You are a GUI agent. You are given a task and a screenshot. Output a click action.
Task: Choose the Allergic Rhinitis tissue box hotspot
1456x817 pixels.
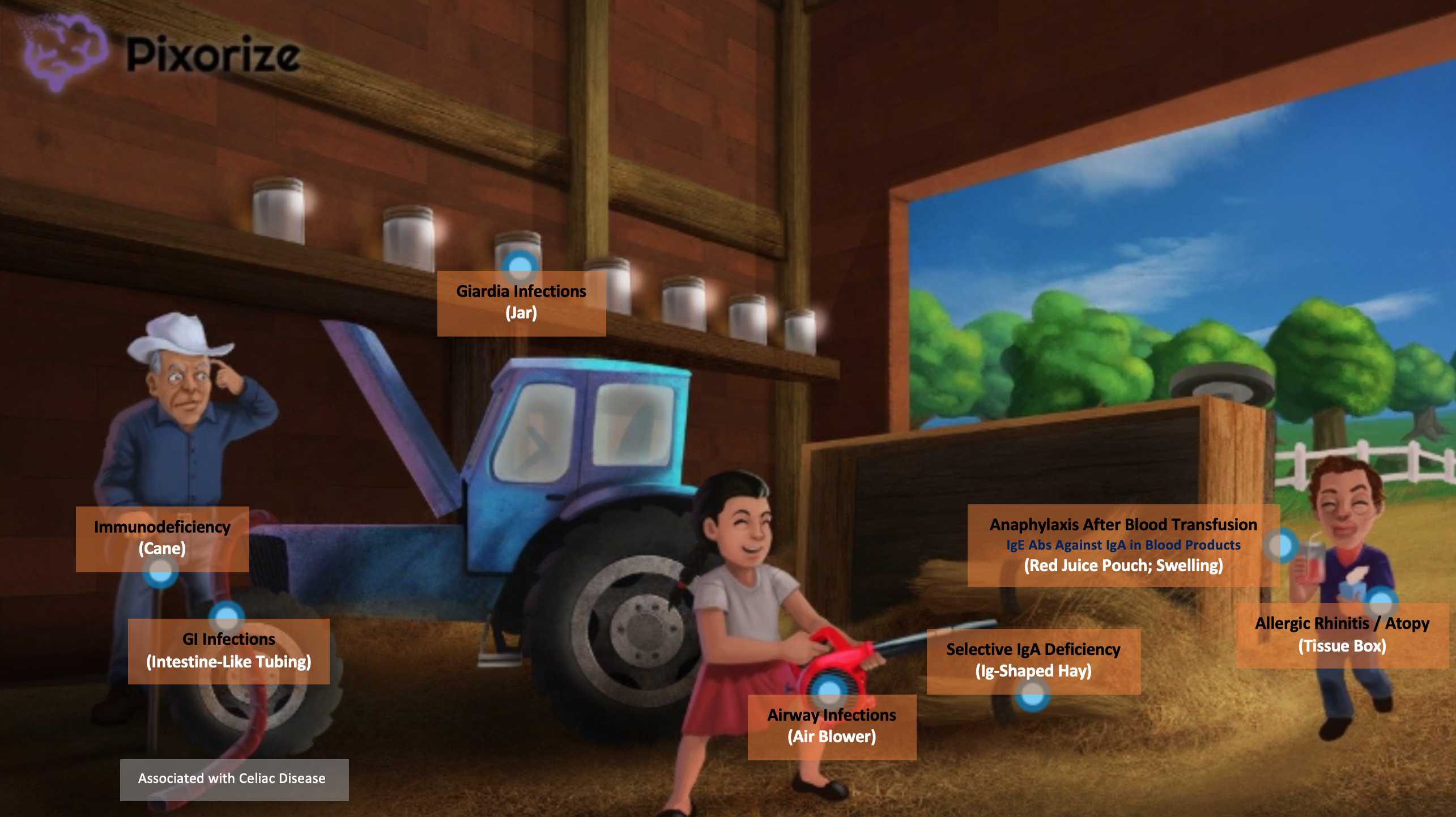point(1381,601)
